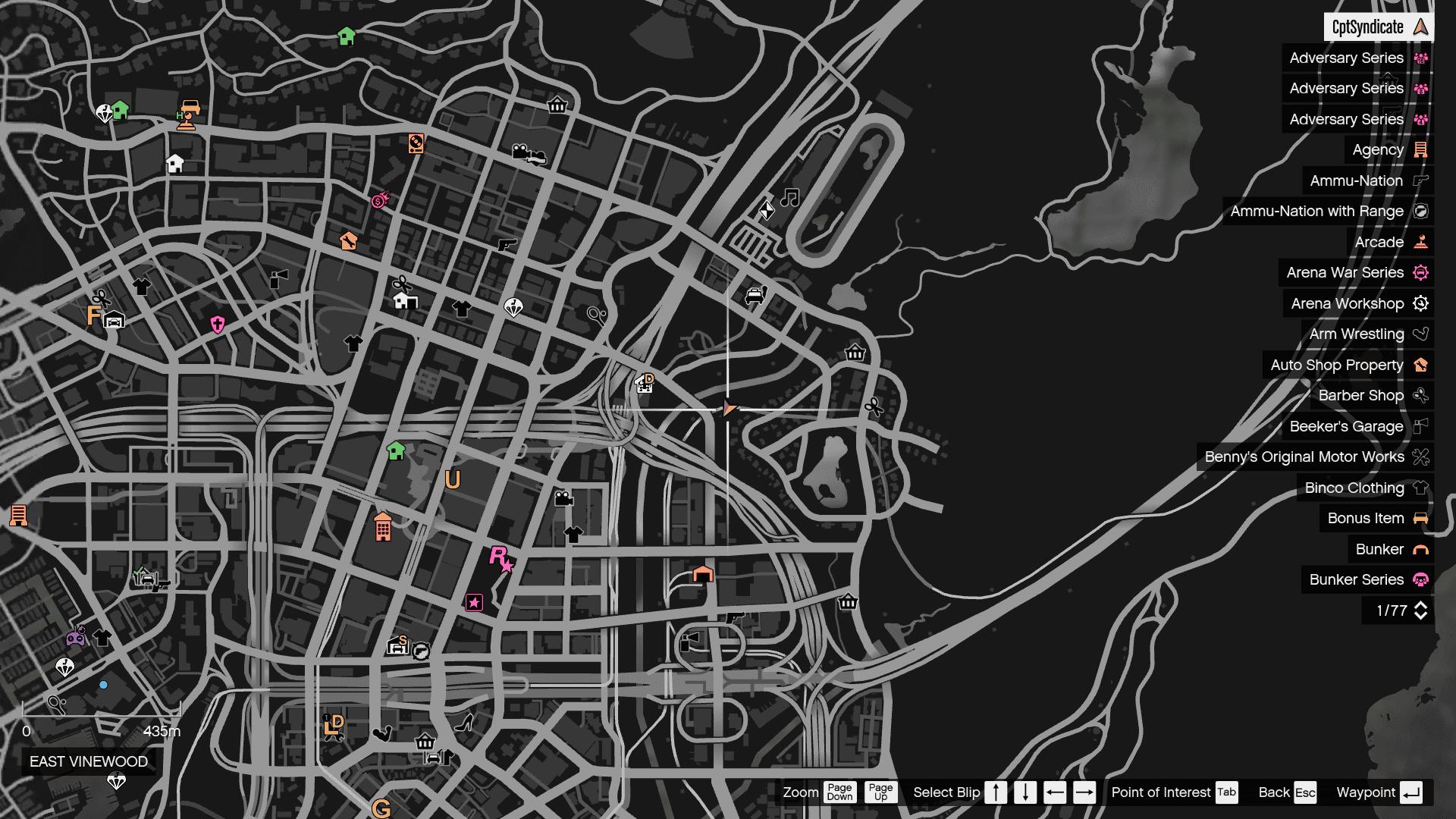Click Benny's Original Motor Works wrench icon

[x=1421, y=457]
